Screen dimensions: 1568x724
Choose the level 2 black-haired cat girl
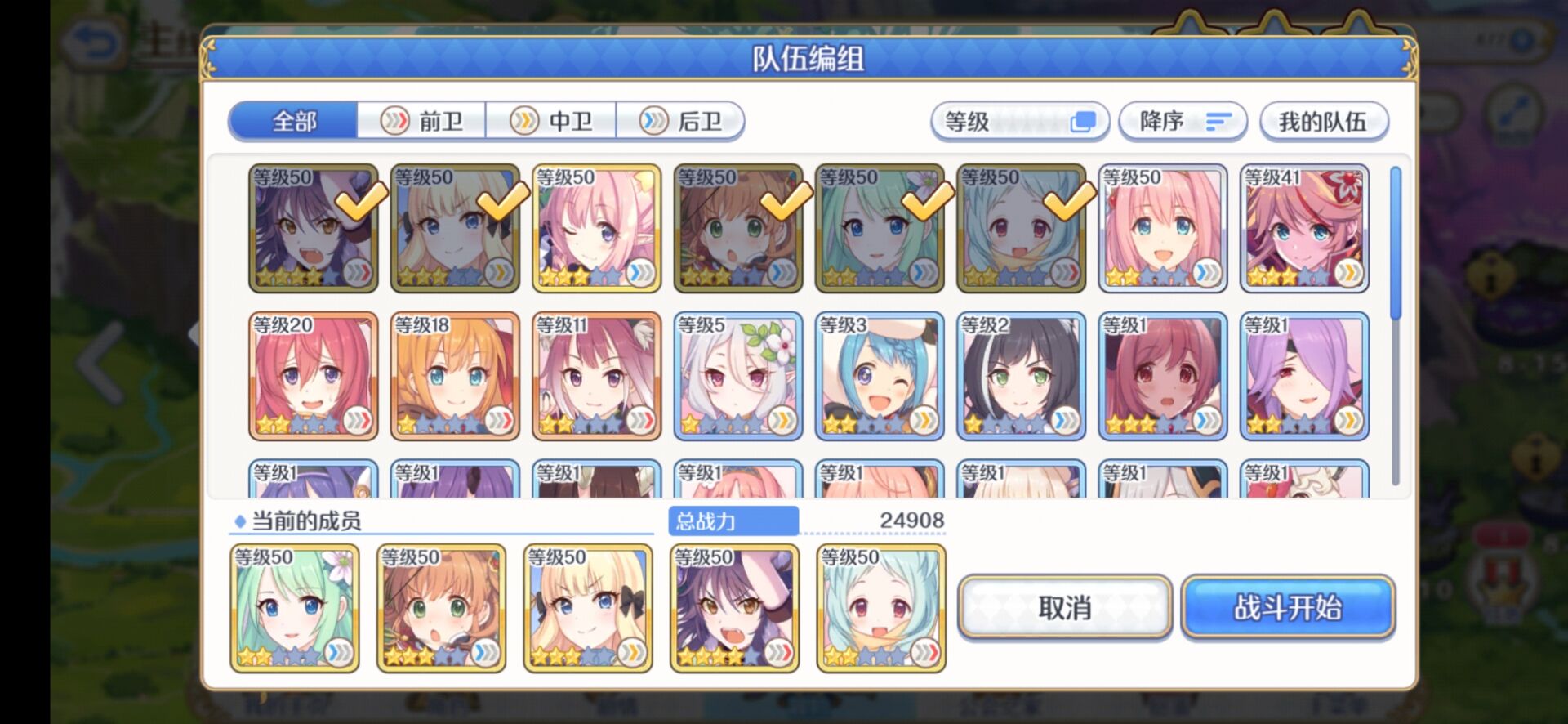(x=1020, y=376)
